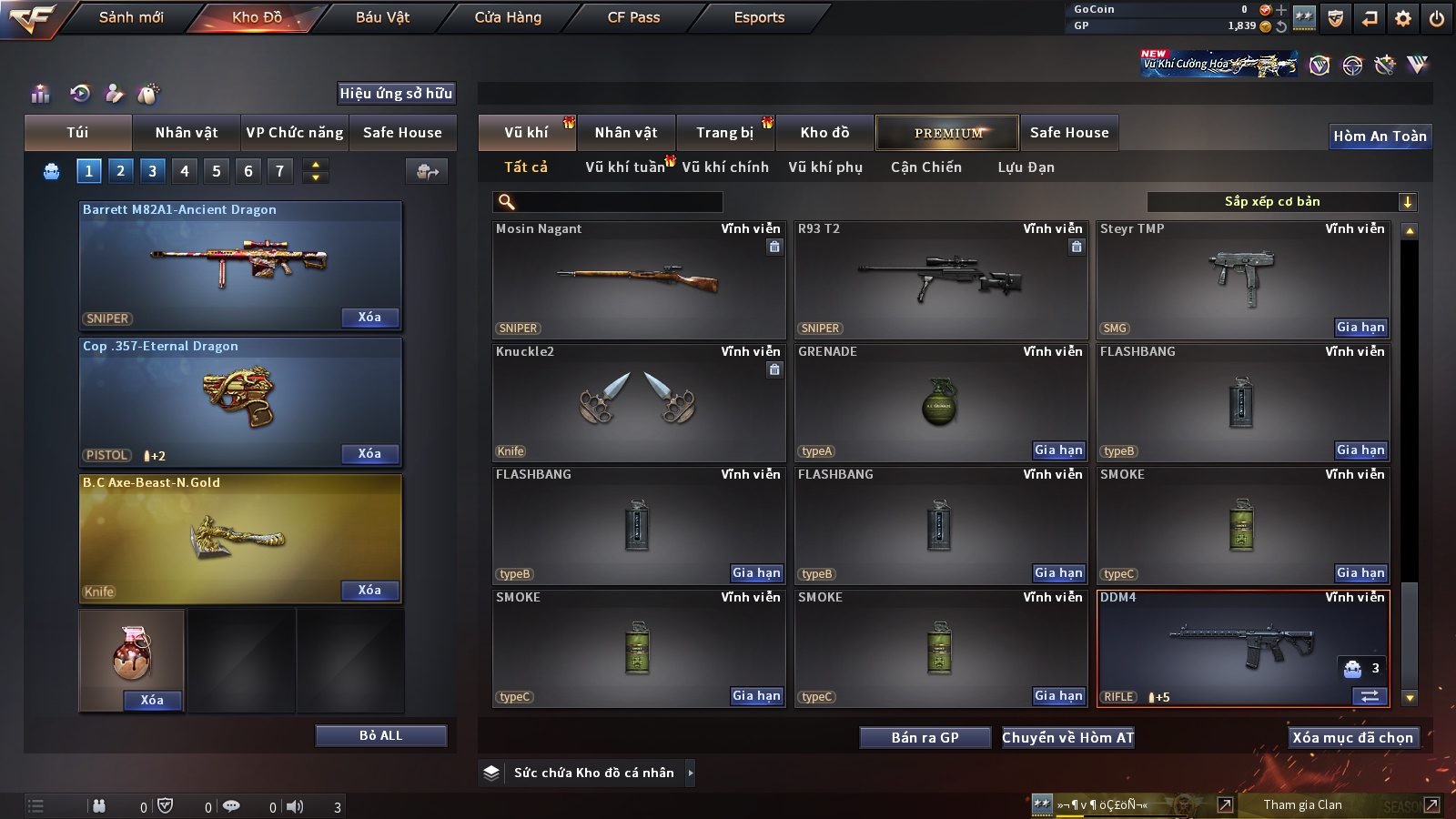Sell the selected item via Bán ra GP
The height and width of the screenshot is (819, 1456).
(925, 738)
